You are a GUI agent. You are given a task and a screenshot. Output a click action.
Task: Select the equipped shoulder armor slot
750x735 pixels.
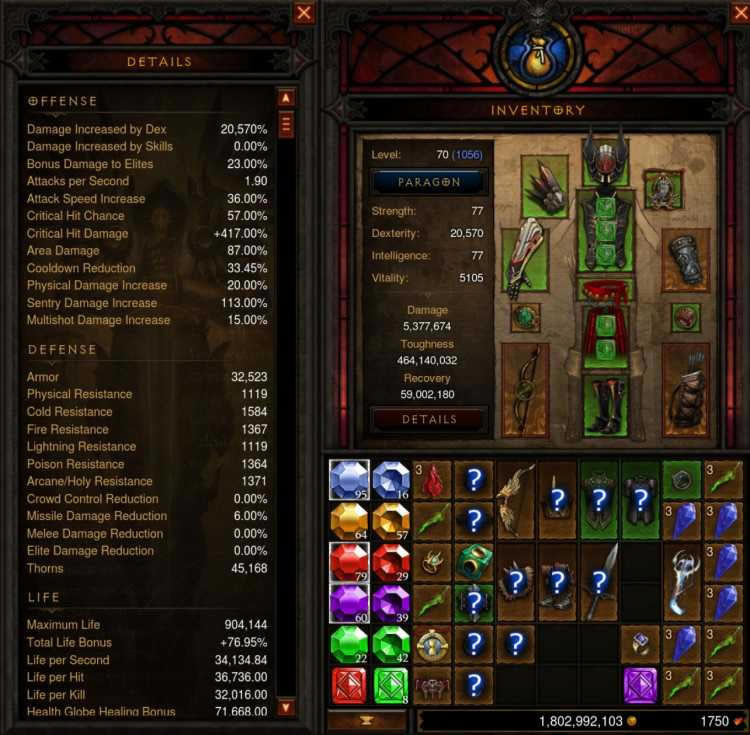pyautogui.click(x=545, y=188)
